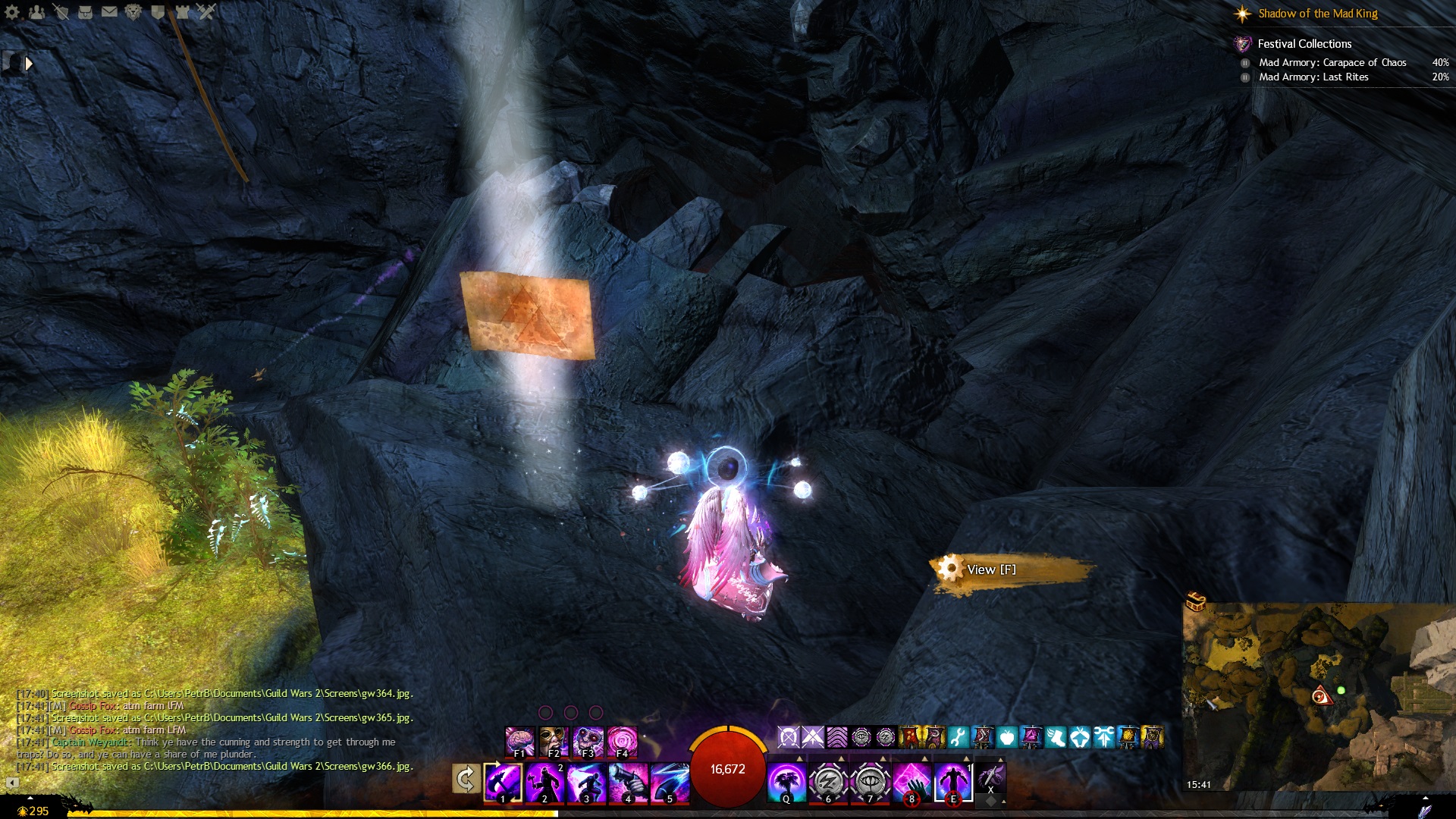
Task: Use the palm tree healing skill
Action: 786,782
